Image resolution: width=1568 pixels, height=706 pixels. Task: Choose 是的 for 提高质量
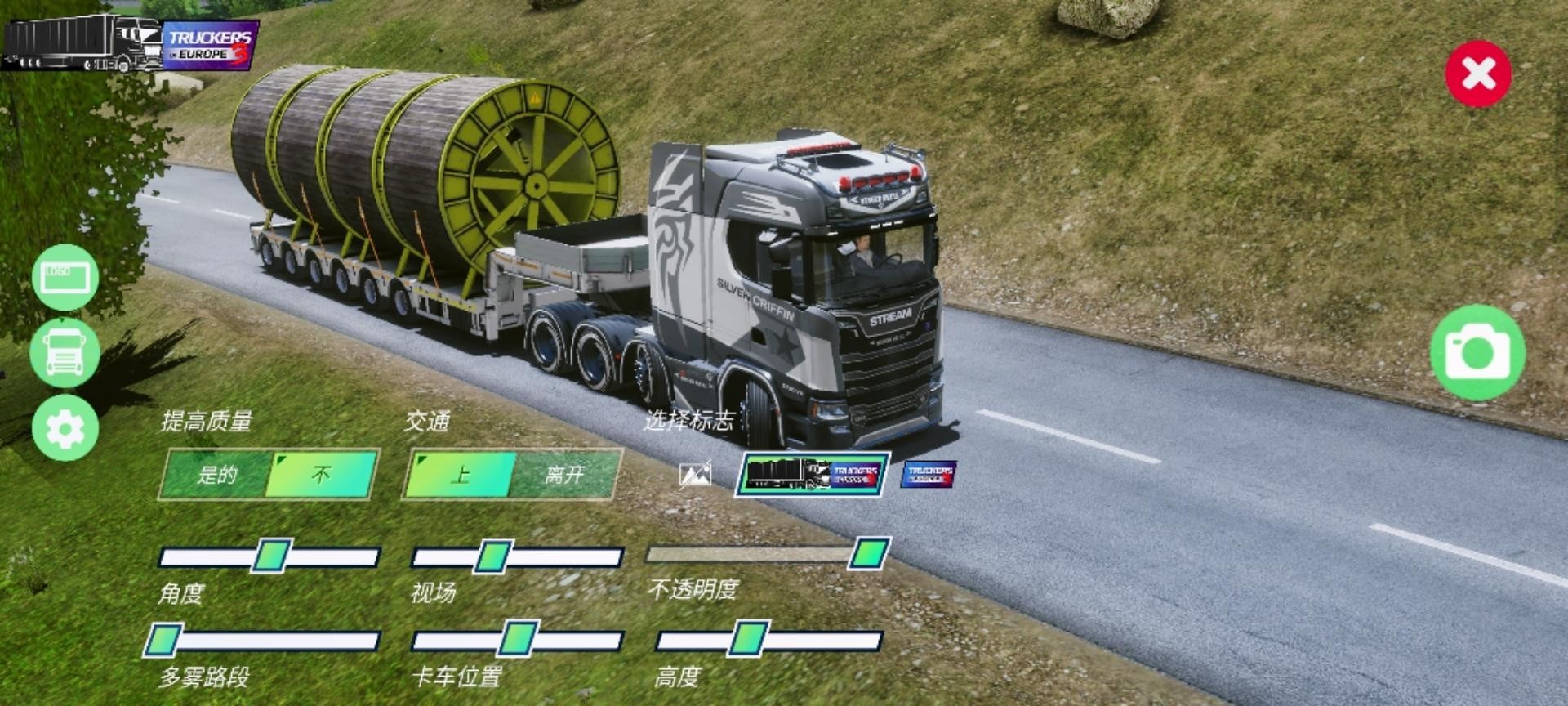tap(216, 475)
